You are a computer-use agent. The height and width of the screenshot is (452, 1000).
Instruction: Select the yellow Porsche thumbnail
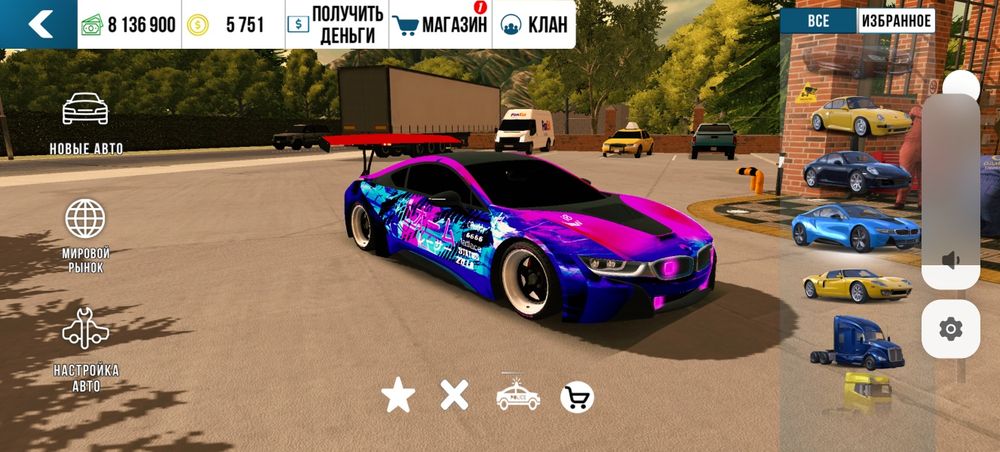click(x=861, y=117)
